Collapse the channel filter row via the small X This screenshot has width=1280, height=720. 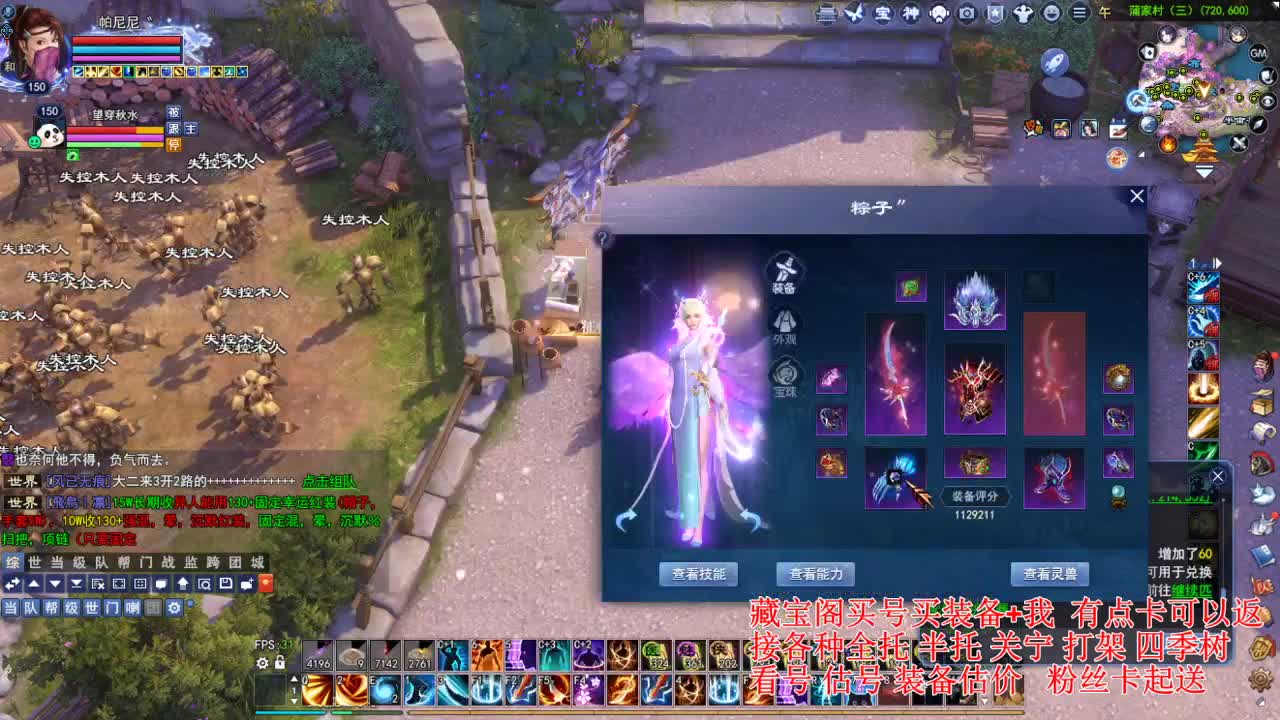click(190, 602)
